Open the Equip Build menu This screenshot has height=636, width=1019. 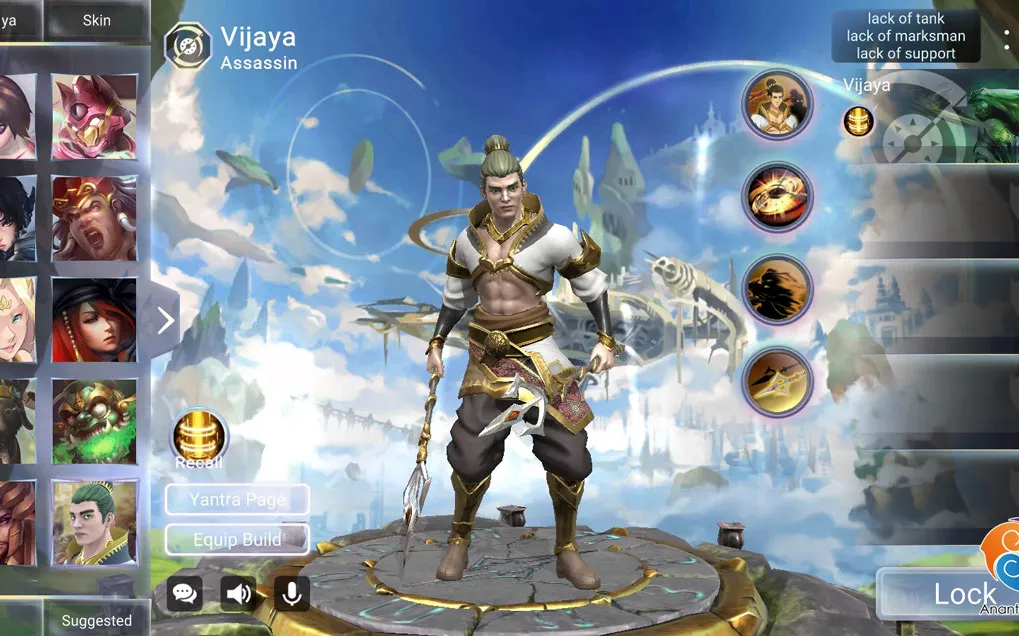point(237,540)
